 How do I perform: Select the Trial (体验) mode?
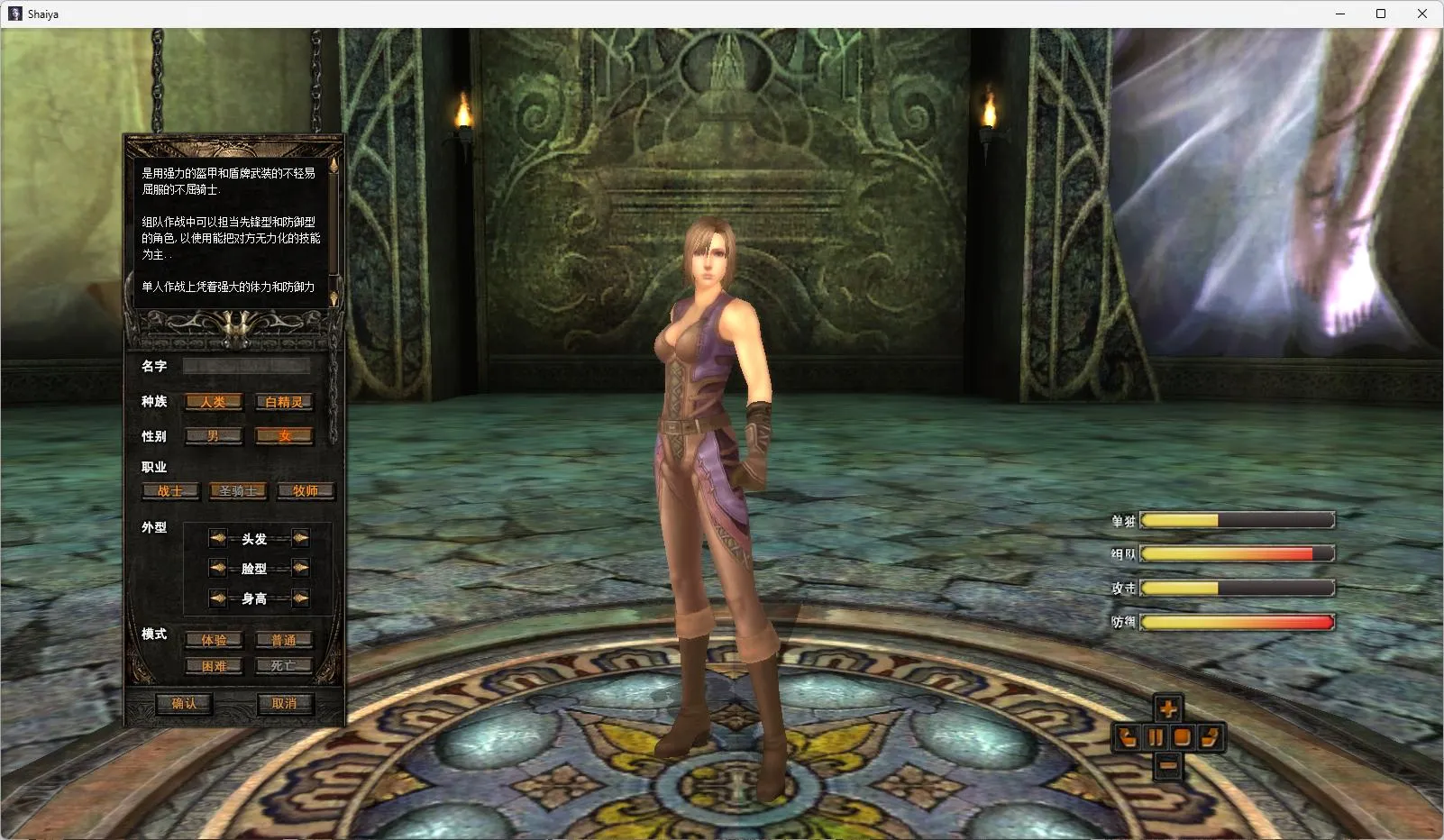(x=214, y=640)
